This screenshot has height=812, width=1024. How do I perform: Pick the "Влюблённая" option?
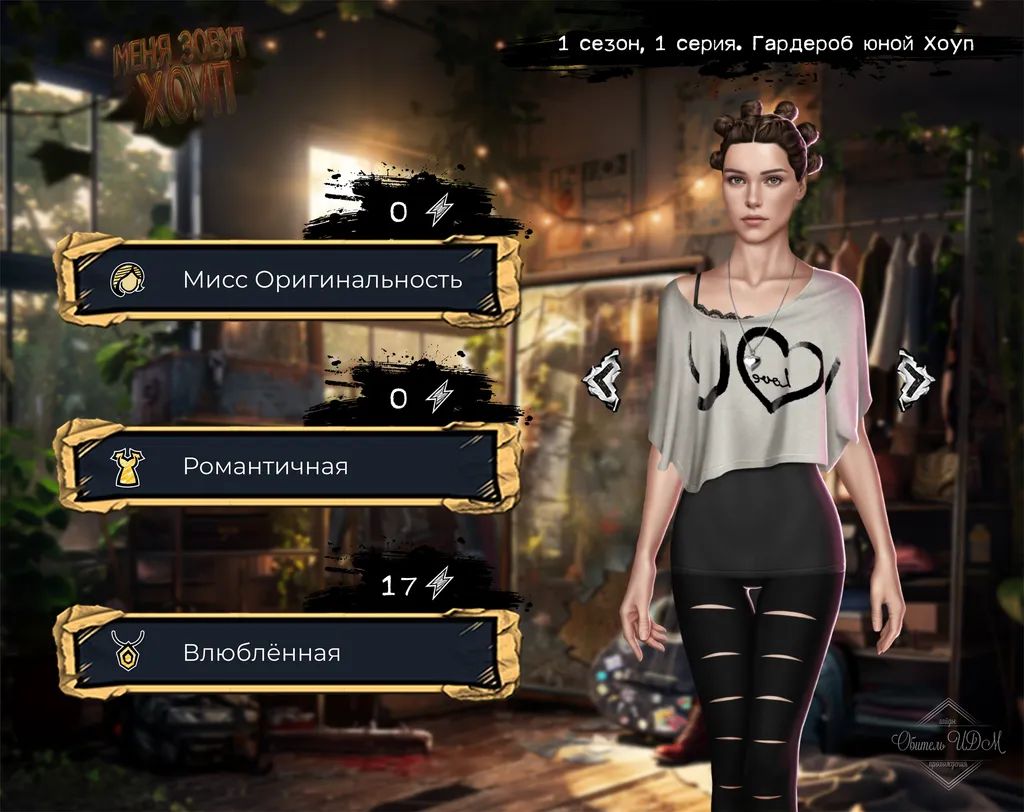click(289, 653)
